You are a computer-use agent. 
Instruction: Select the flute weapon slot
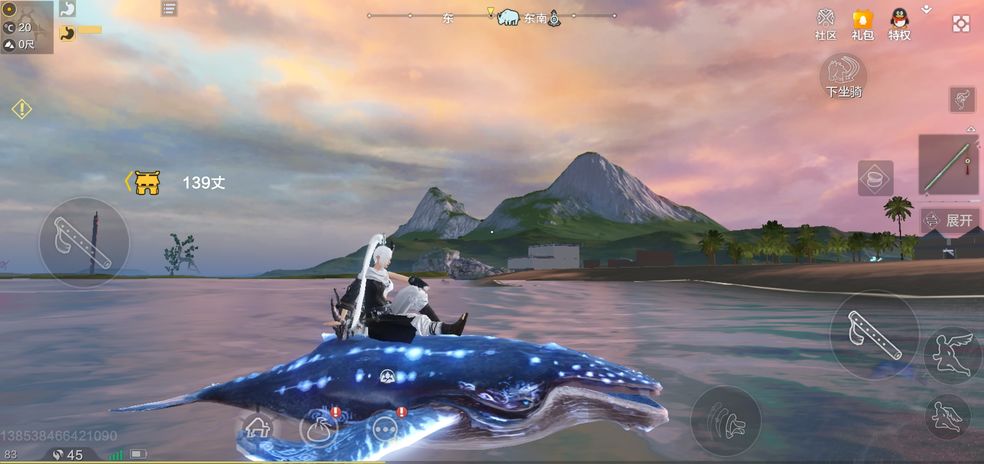point(948,165)
